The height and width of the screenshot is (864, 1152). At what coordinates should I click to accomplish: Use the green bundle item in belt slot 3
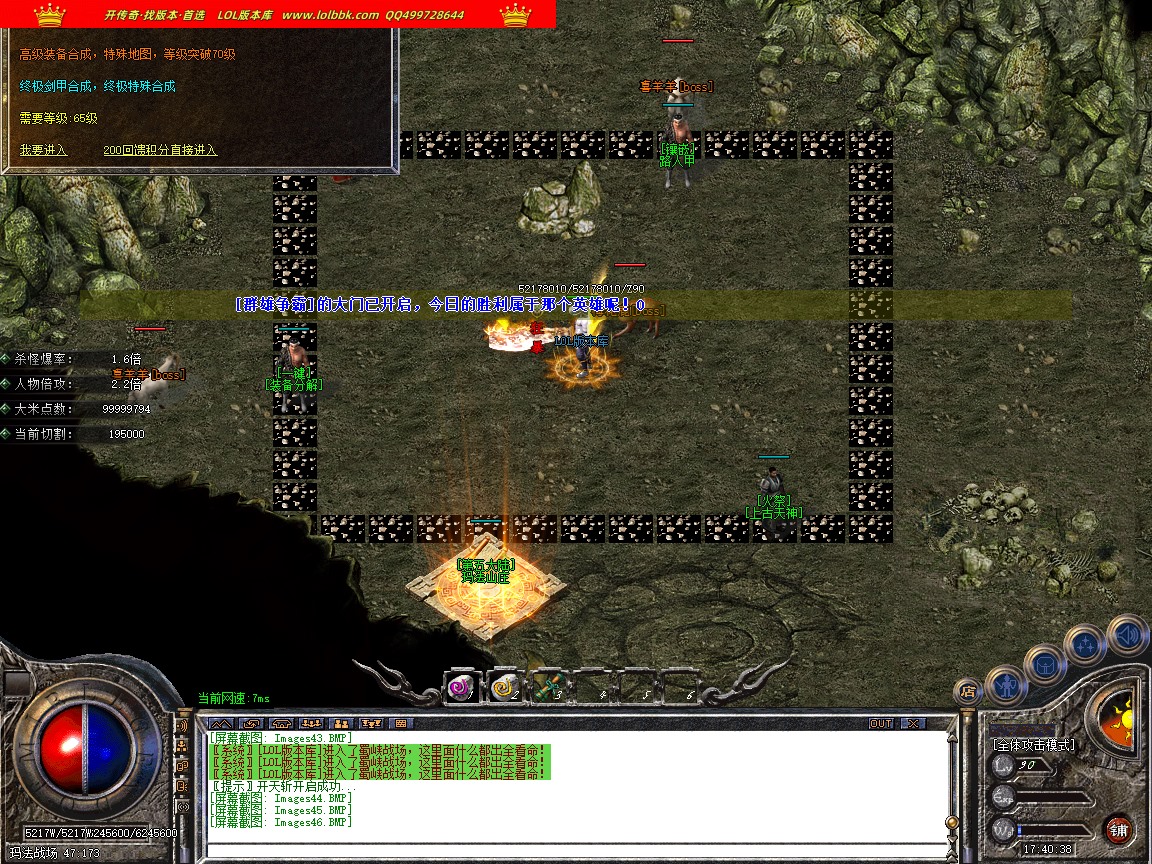545,688
